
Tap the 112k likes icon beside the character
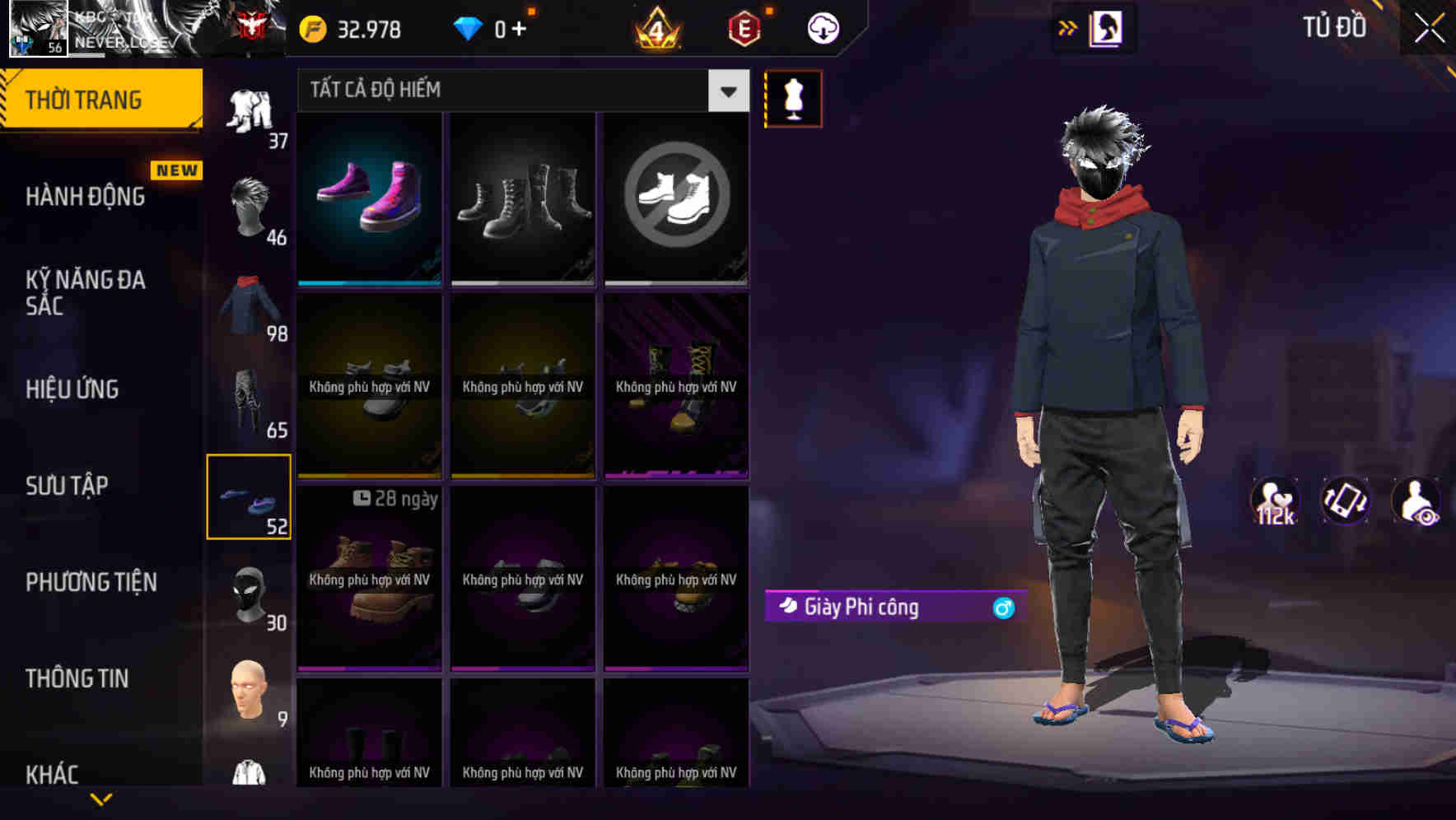1275,501
